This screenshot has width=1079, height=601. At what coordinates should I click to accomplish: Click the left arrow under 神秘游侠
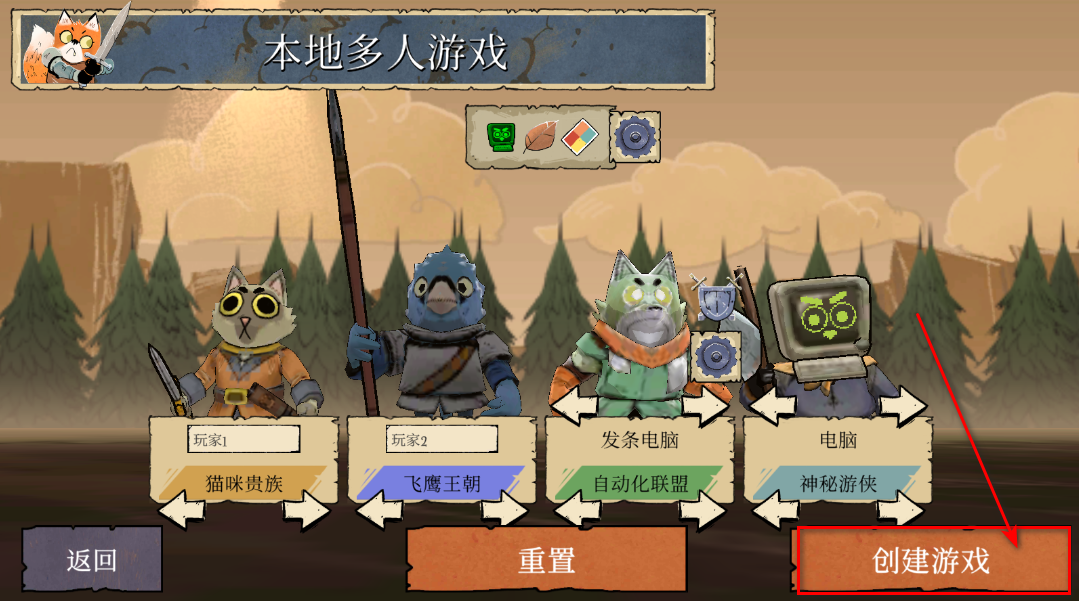(x=775, y=510)
